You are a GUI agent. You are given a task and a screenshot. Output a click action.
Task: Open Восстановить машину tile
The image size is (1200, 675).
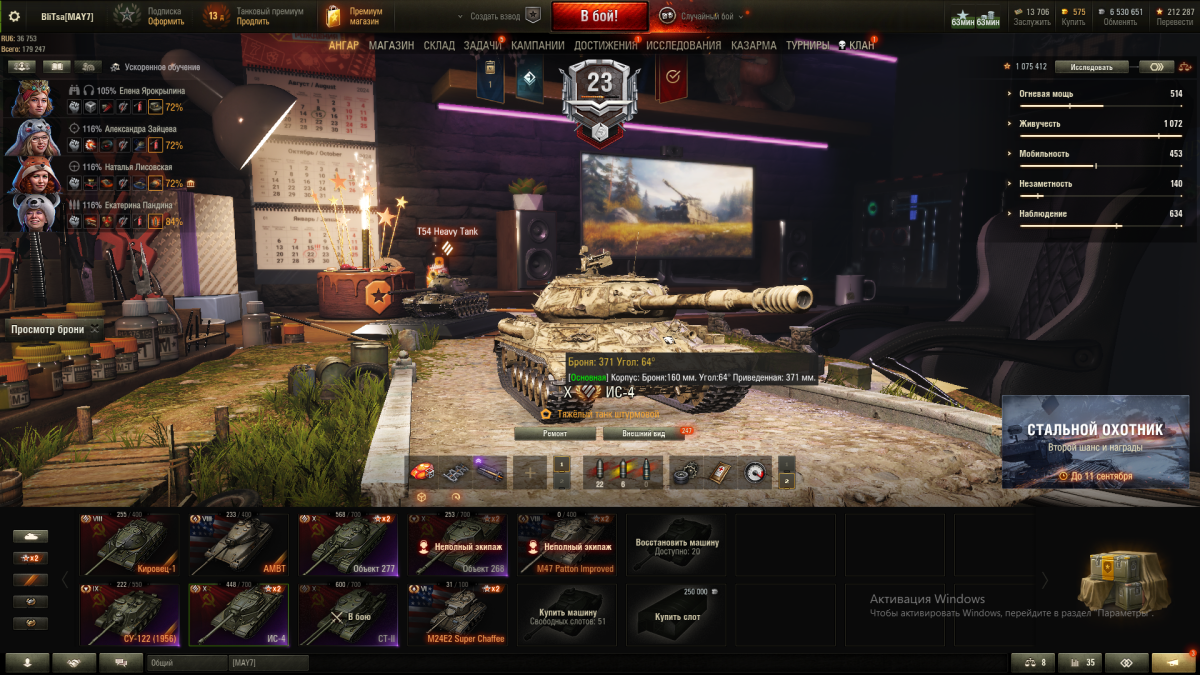coord(676,545)
